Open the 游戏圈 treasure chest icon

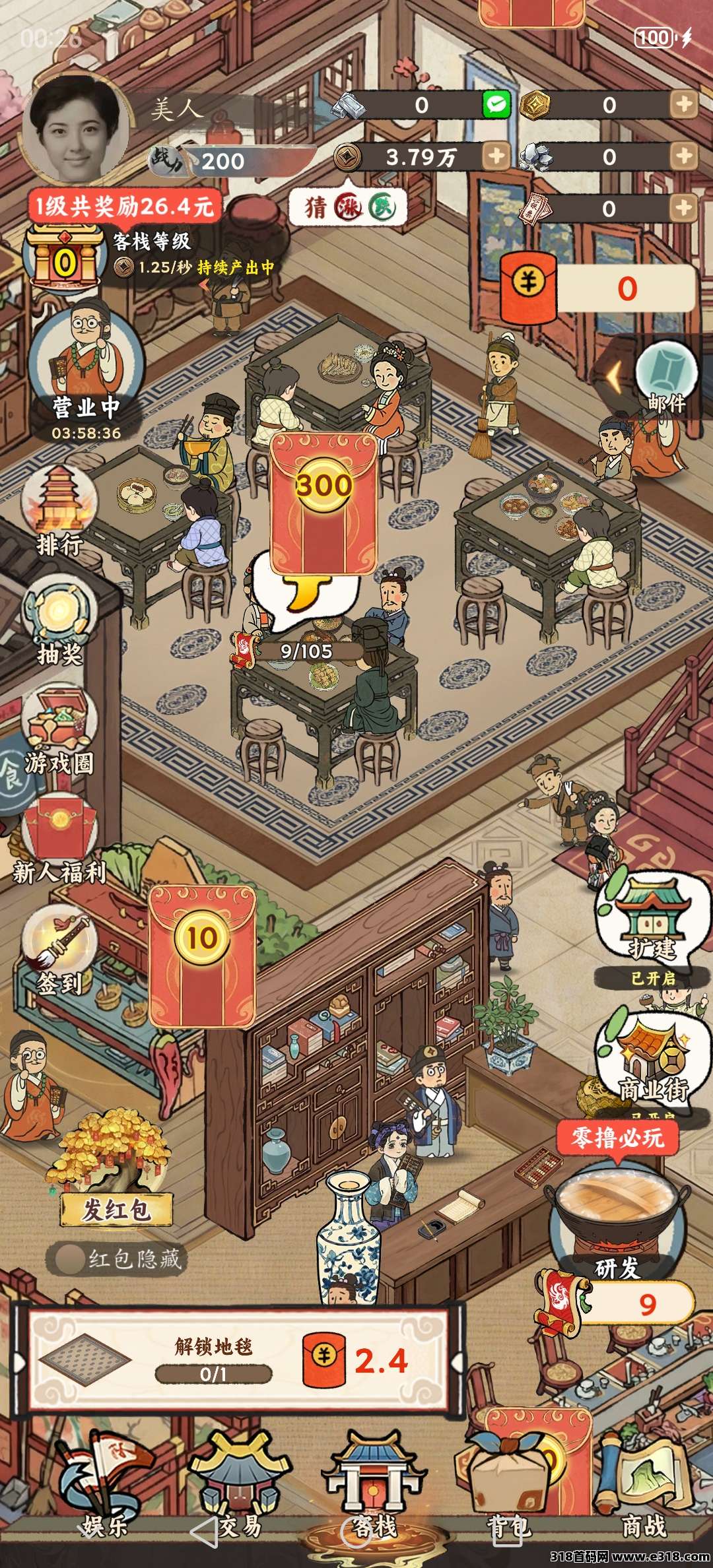[59, 727]
